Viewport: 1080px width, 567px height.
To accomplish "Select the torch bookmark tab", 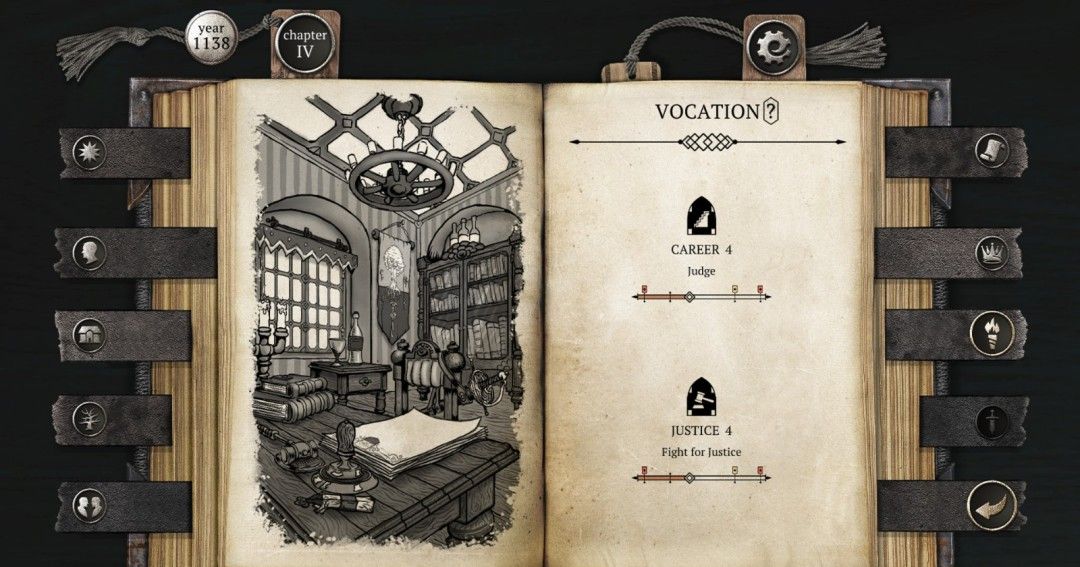I will 991,333.
